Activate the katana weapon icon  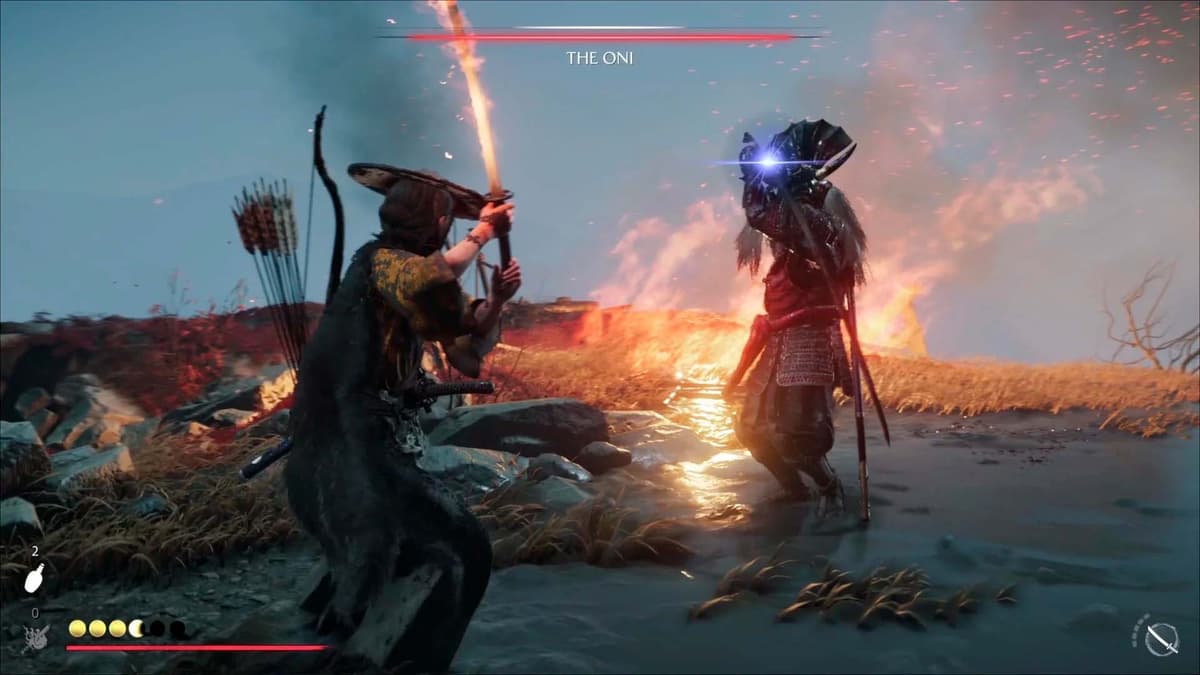pos(1159,638)
